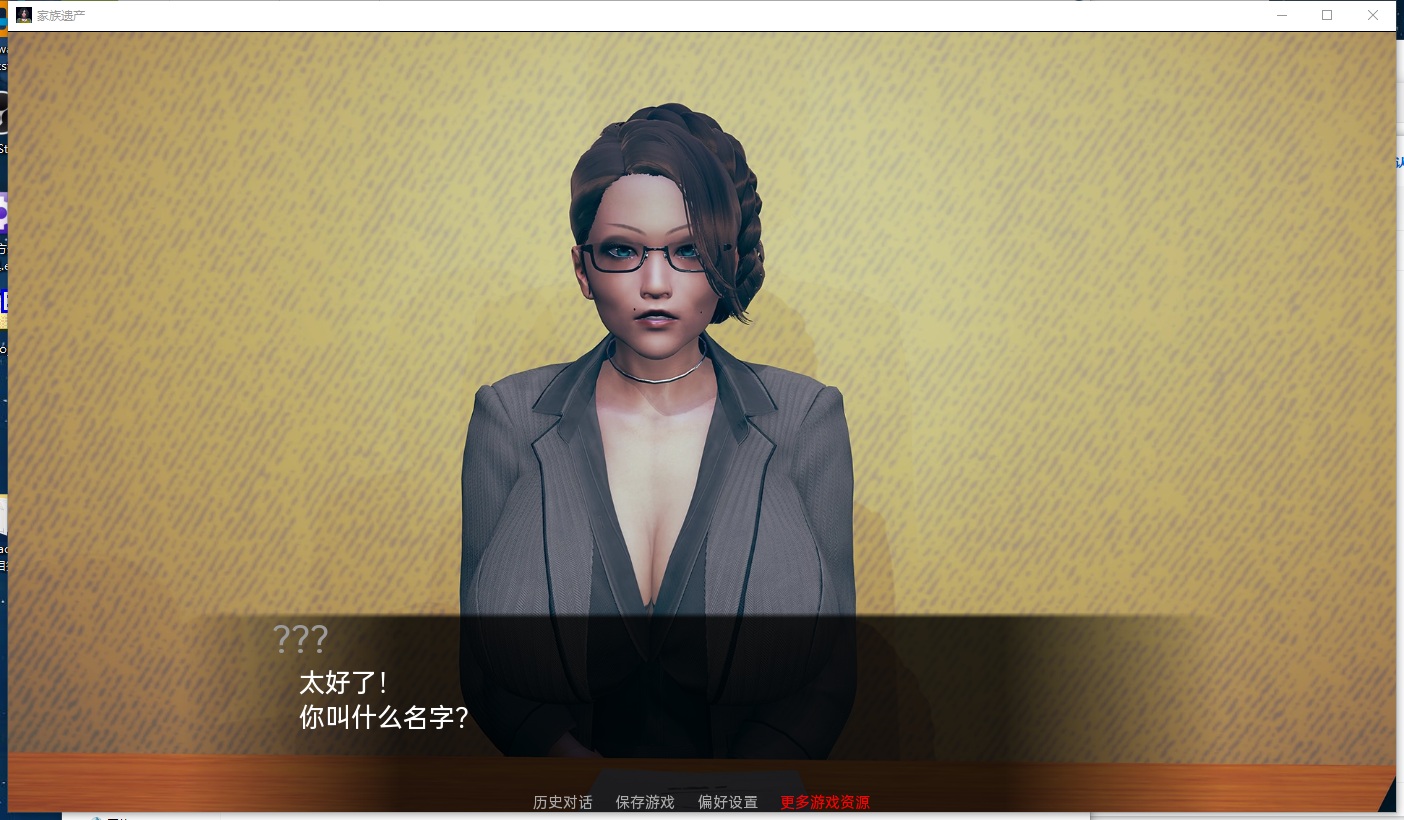Open 历史对话 to view dialogue history

(x=561, y=802)
